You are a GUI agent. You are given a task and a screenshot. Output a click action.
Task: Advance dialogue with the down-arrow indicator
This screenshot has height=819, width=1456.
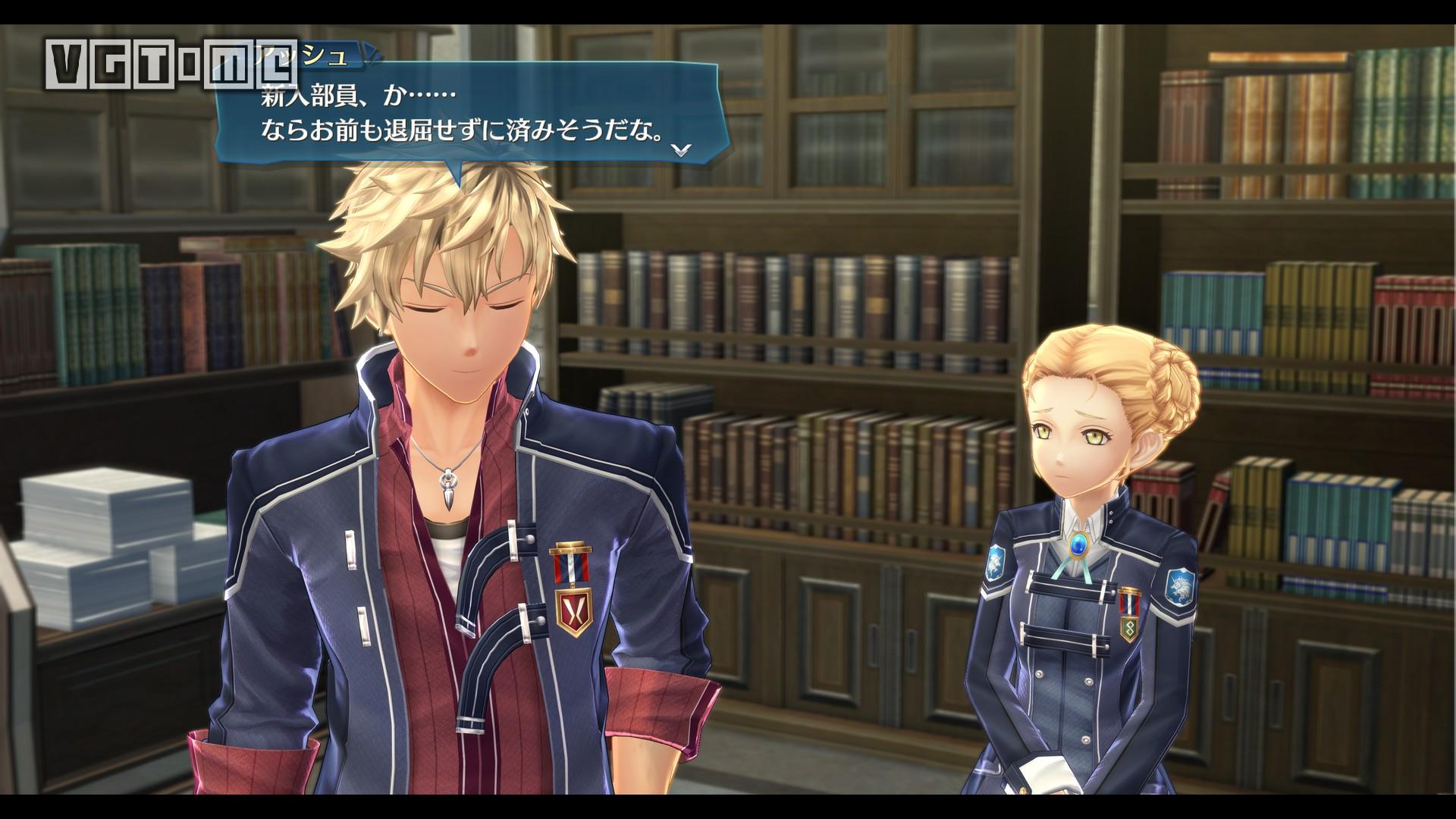tap(682, 149)
